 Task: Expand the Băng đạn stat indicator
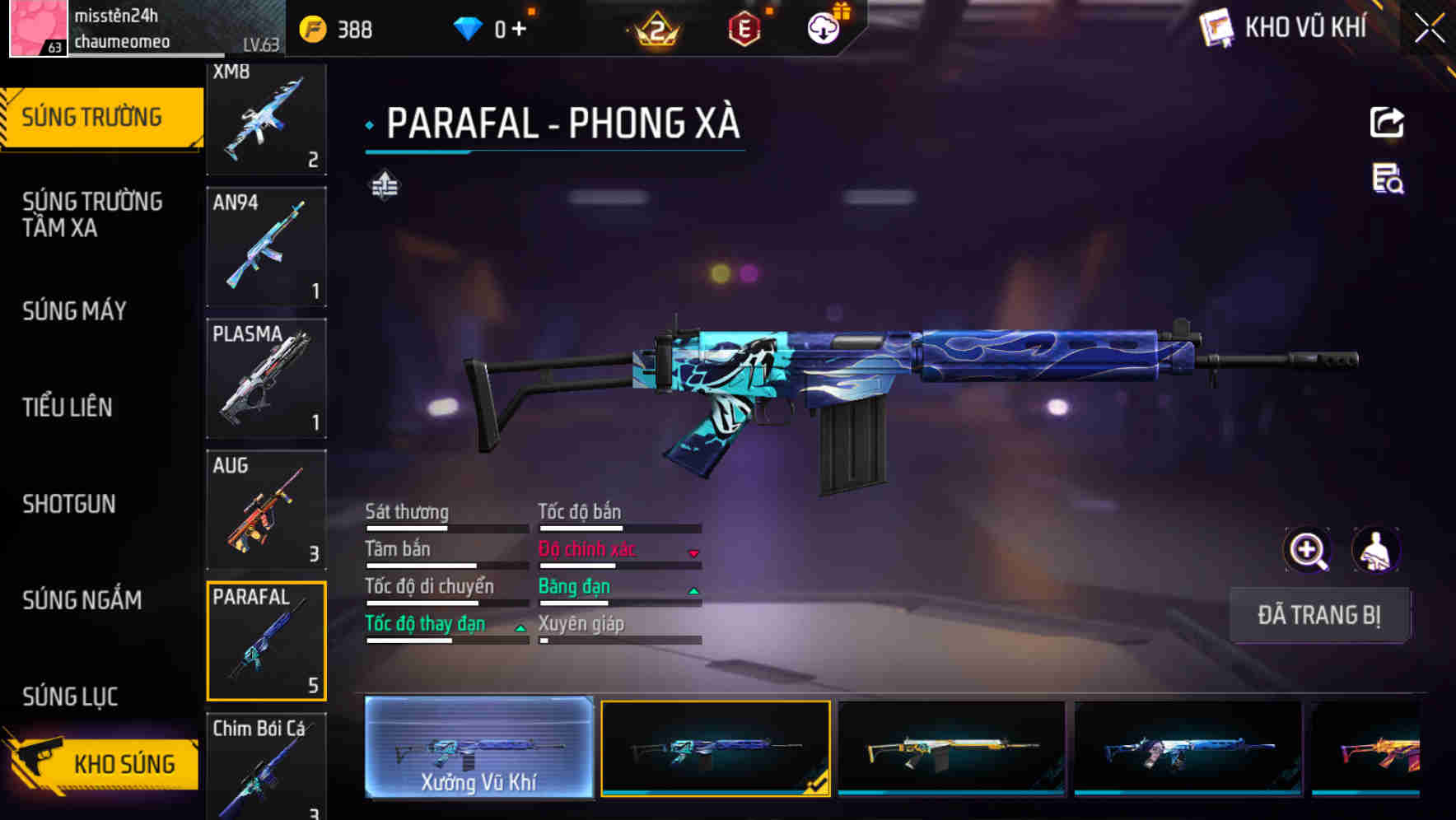[x=694, y=590]
